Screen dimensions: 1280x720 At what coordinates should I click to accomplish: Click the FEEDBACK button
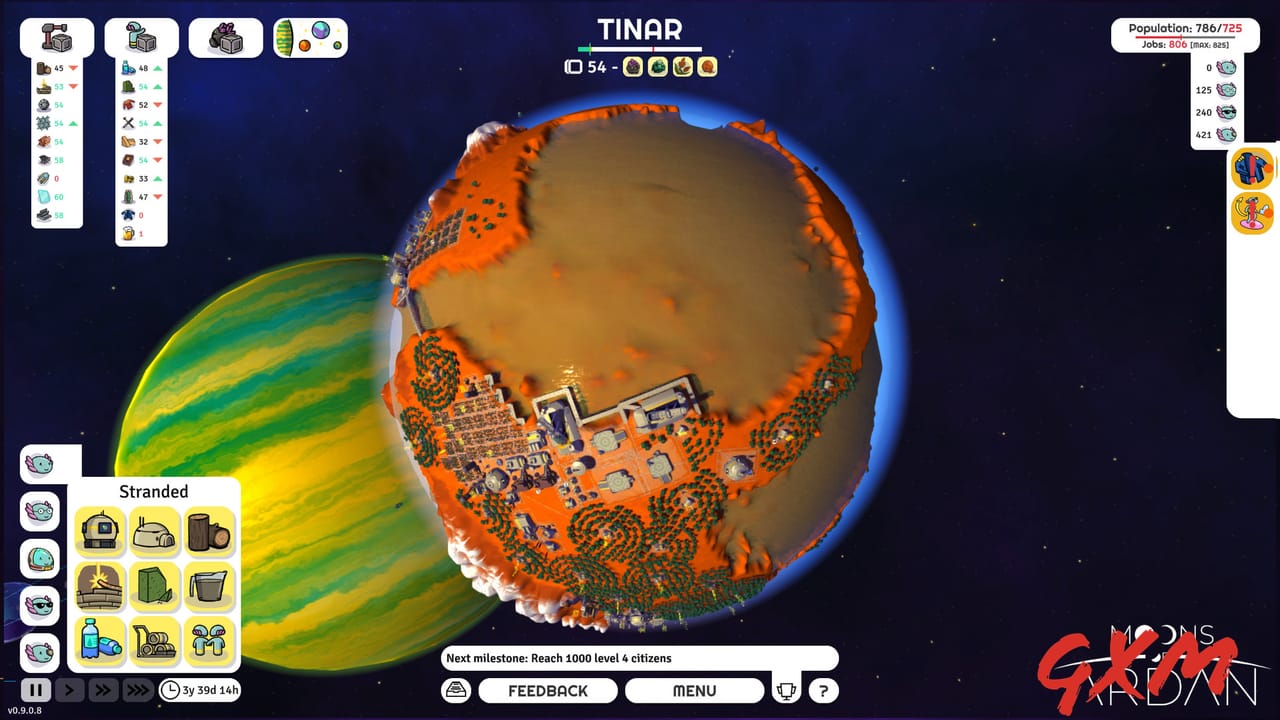coord(548,690)
